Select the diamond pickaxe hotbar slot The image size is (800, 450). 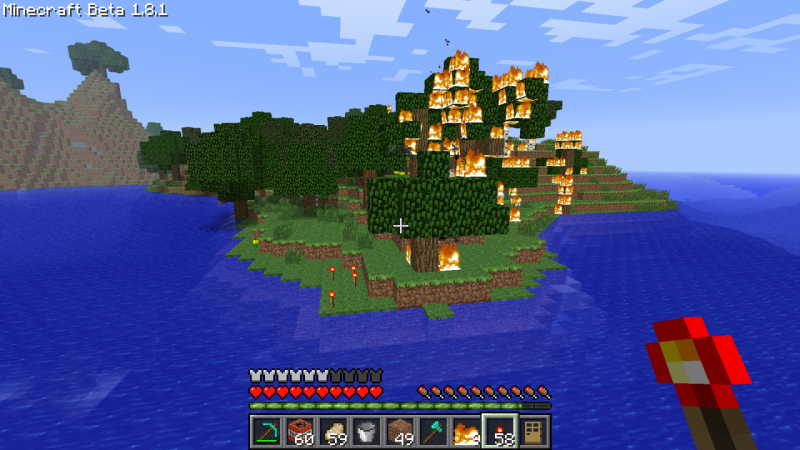265,431
